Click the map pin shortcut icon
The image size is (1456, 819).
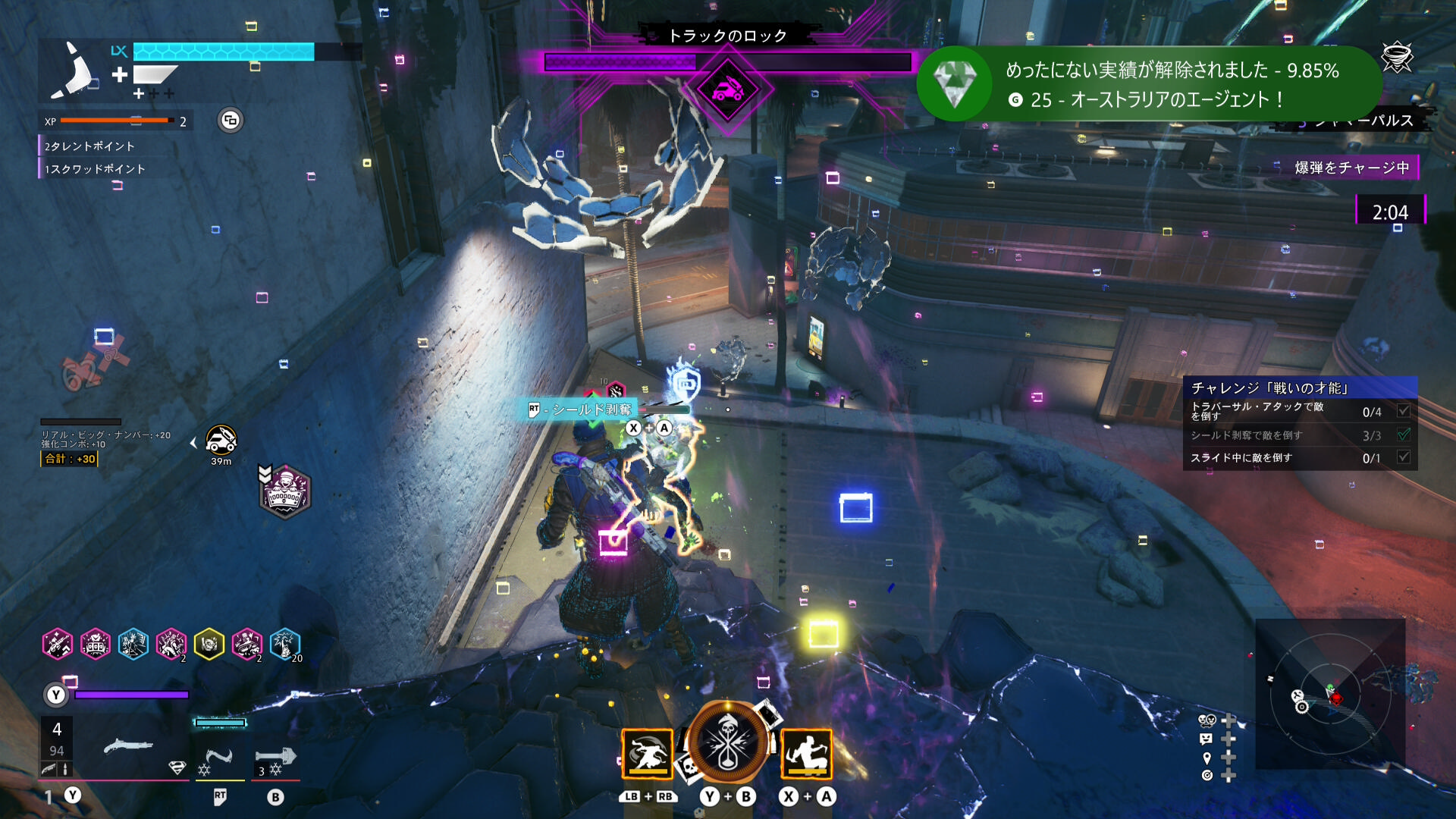pyautogui.click(x=1207, y=758)
